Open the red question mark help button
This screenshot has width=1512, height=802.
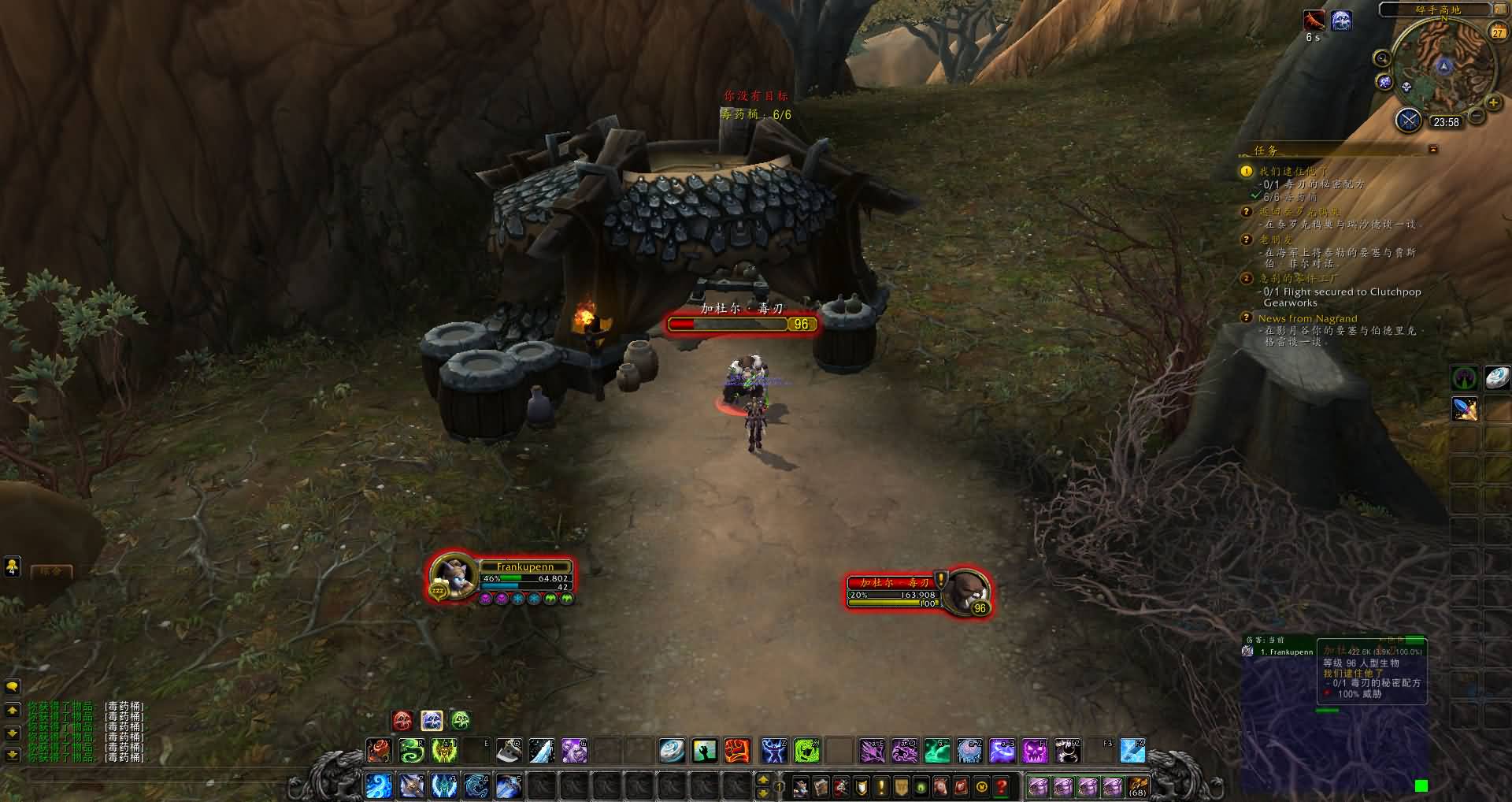pos(1001,785)
